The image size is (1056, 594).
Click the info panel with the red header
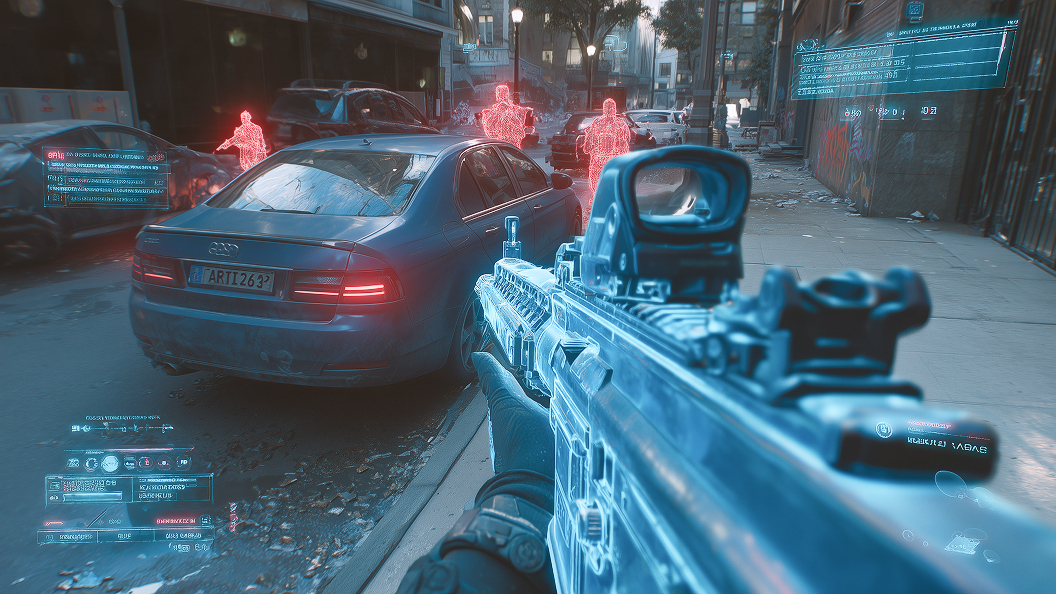[x=106, y=178]
